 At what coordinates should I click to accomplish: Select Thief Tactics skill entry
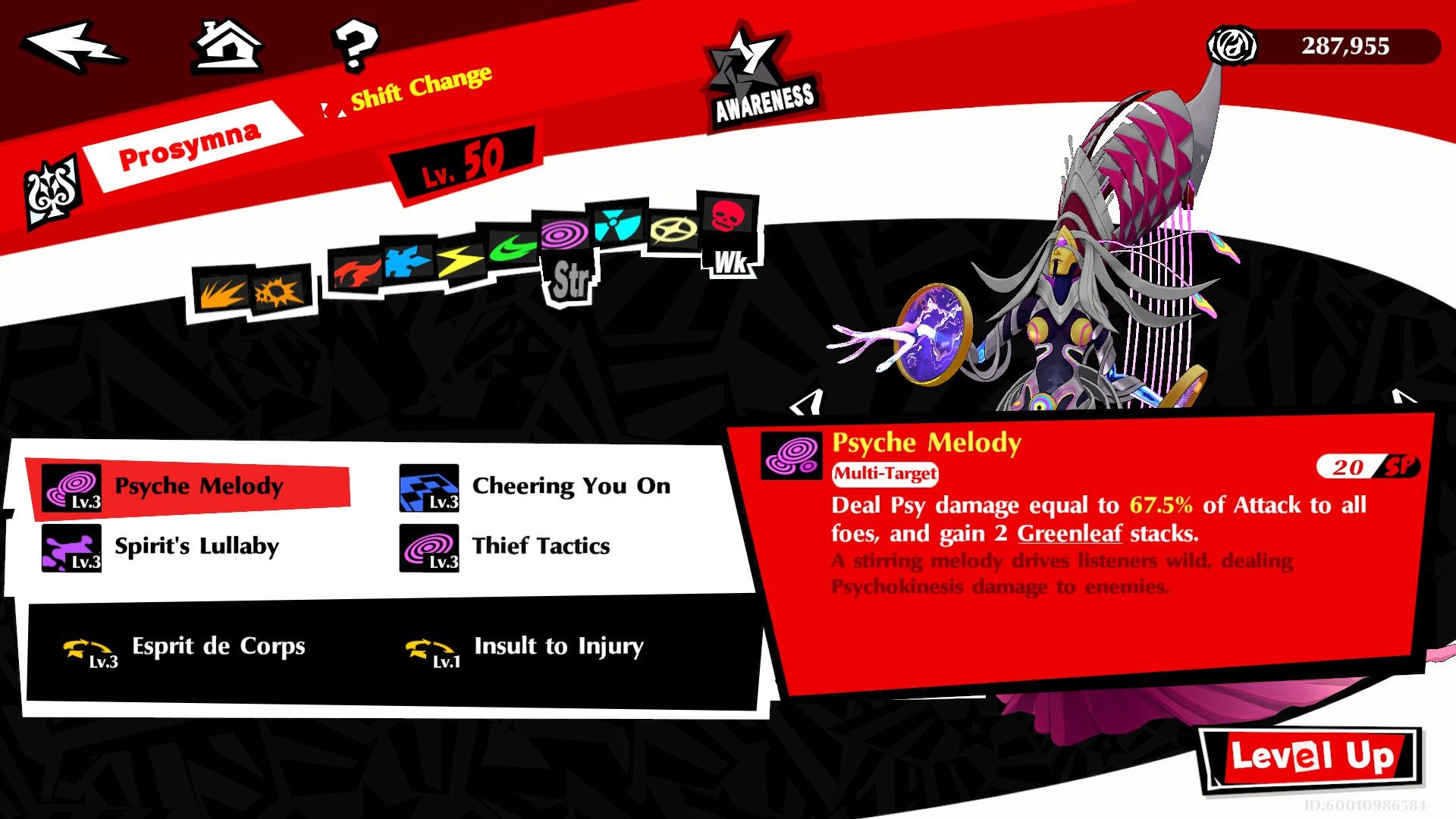pyautogui.click(x=541, y=546)
